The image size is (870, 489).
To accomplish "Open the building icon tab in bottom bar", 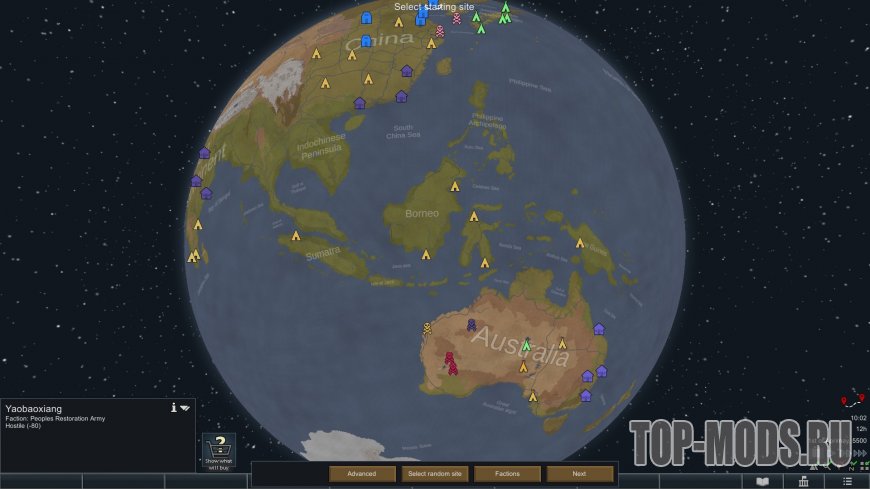I will click(804, 481).
